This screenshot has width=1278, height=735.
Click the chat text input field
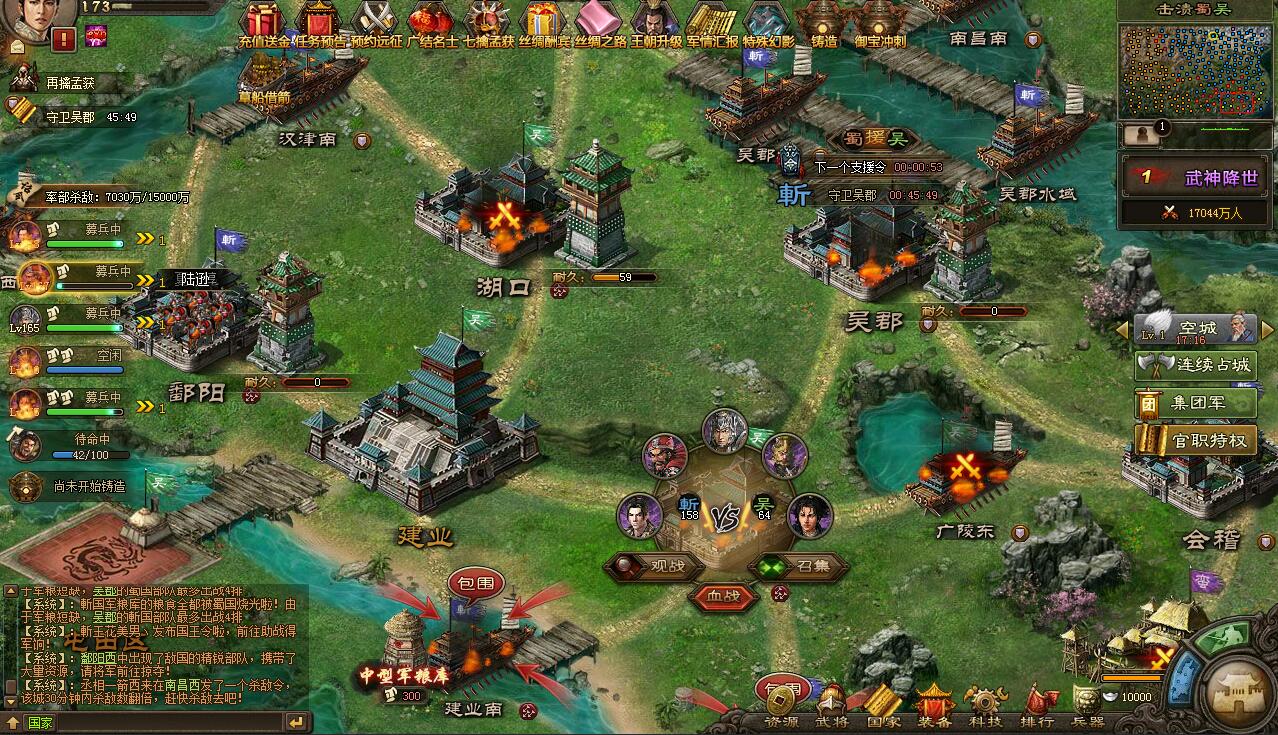[x=150, y=723]
